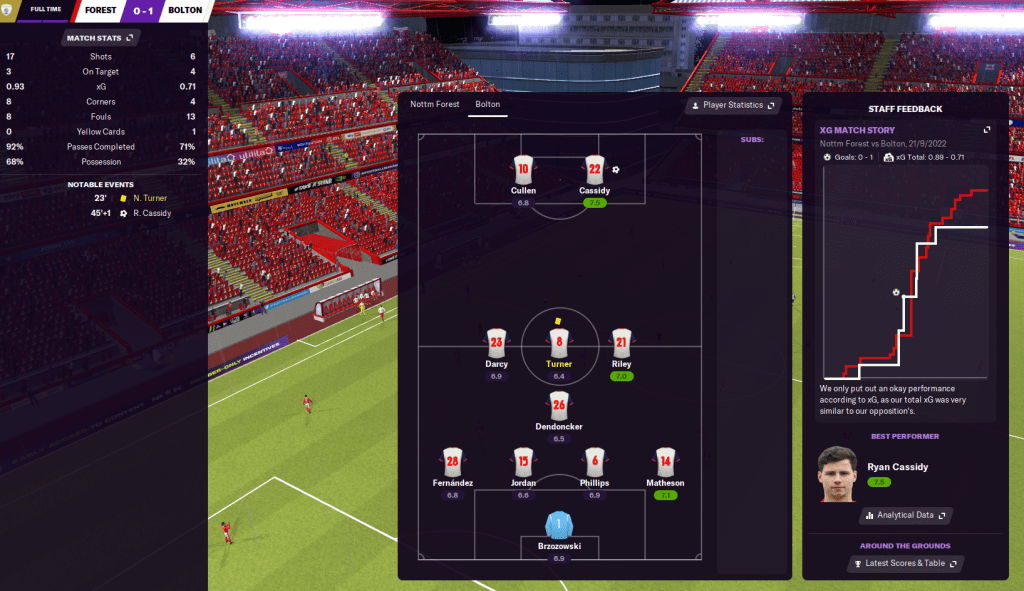Select goalkeeper Brzozowski

tap(559, 525)
